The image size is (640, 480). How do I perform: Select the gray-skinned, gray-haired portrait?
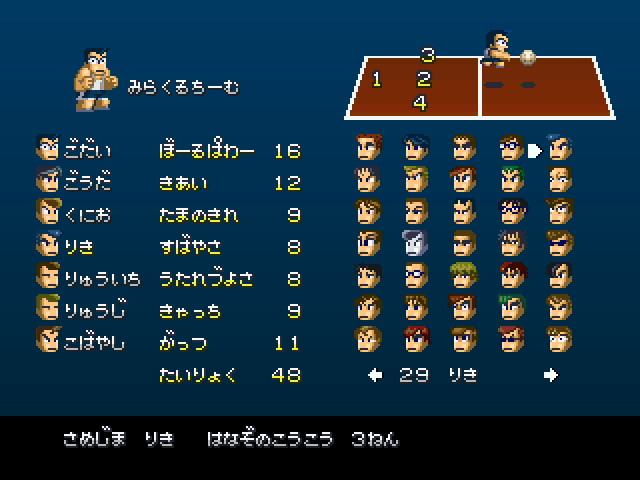click(x=415, y=243)
